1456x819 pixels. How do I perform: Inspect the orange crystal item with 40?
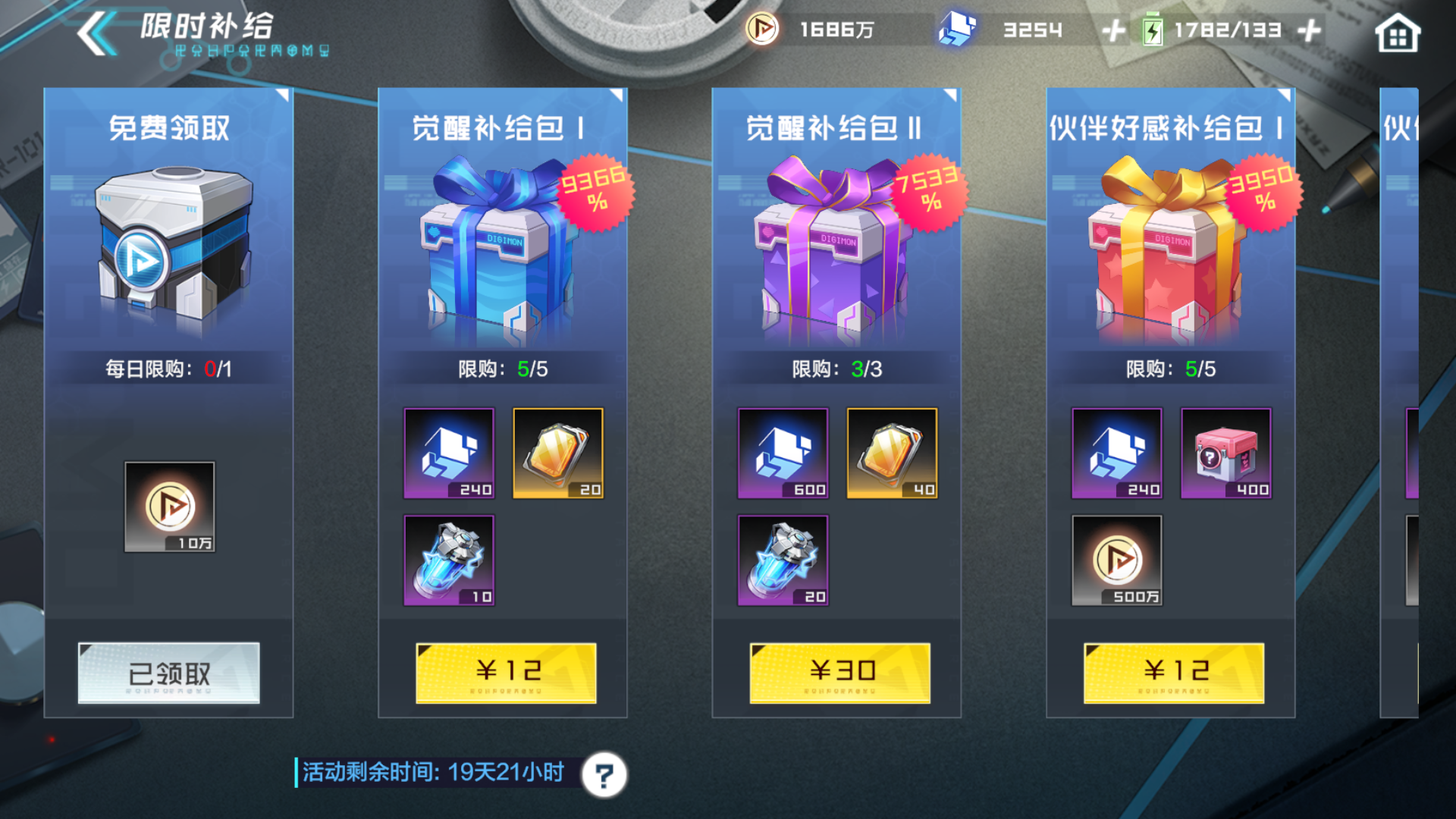tap(892, 453)
